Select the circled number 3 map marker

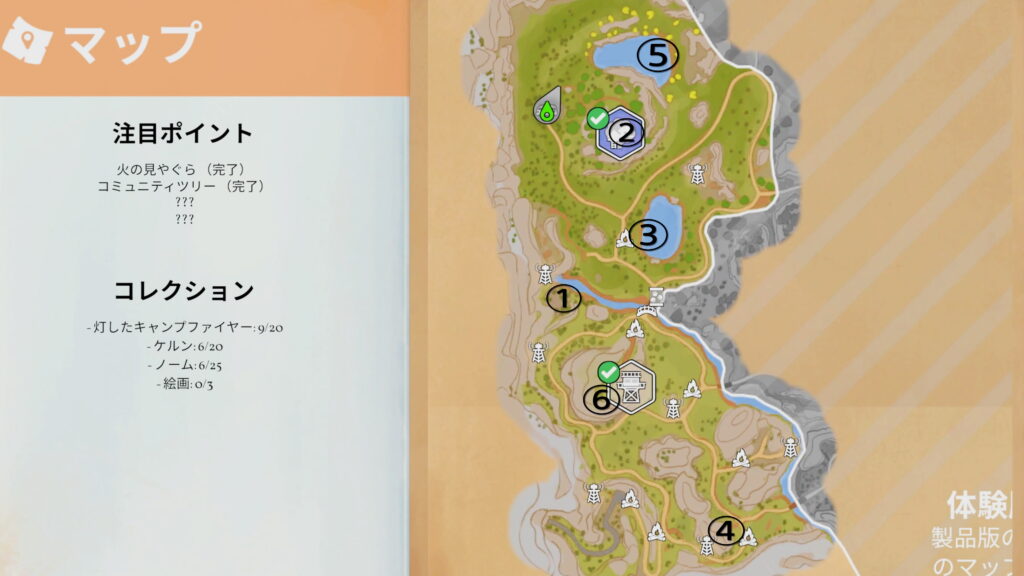(x=648, y=236)
